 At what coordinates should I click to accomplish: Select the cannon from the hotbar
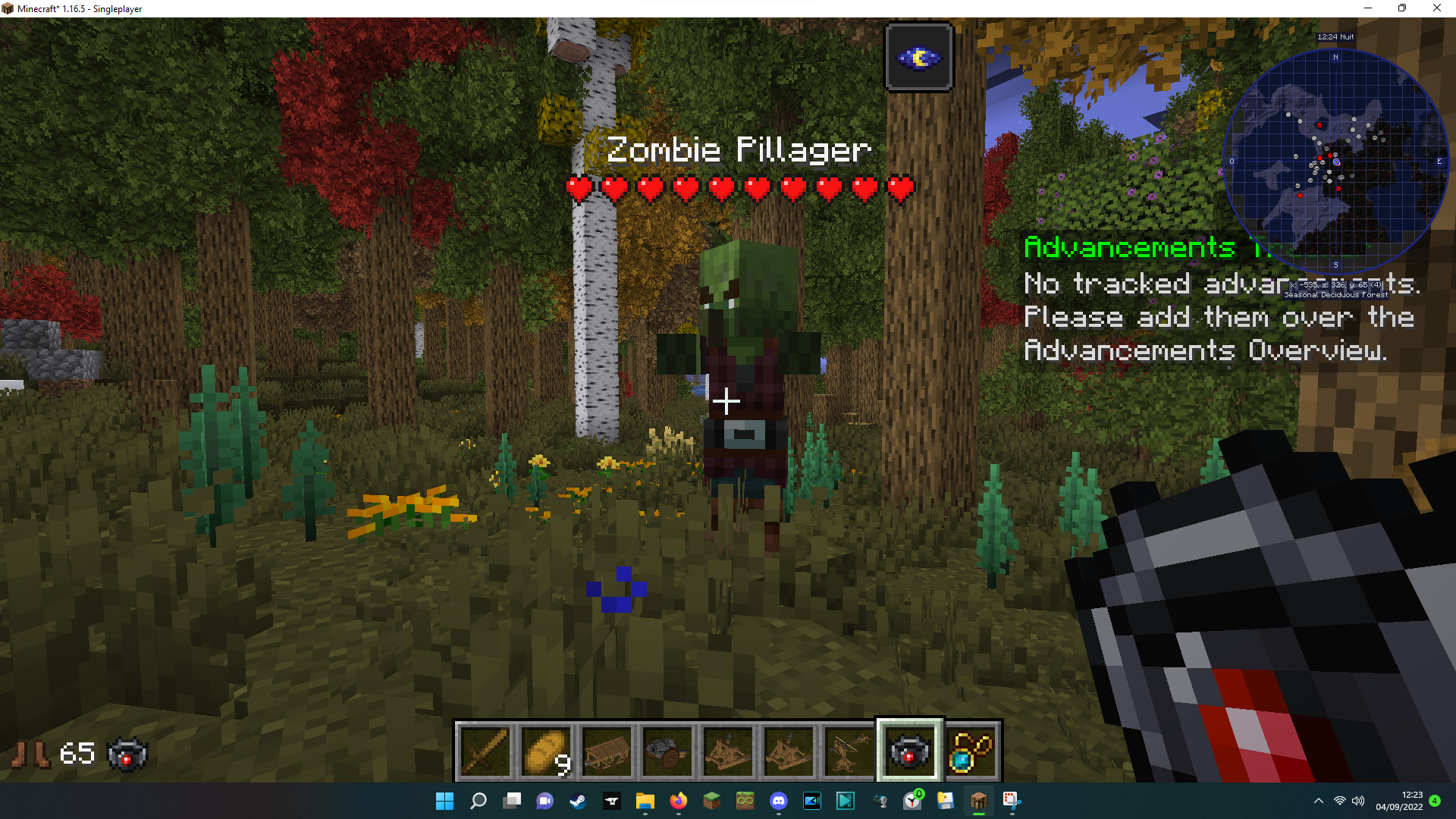pyautogui.click(x=667, y=751)
